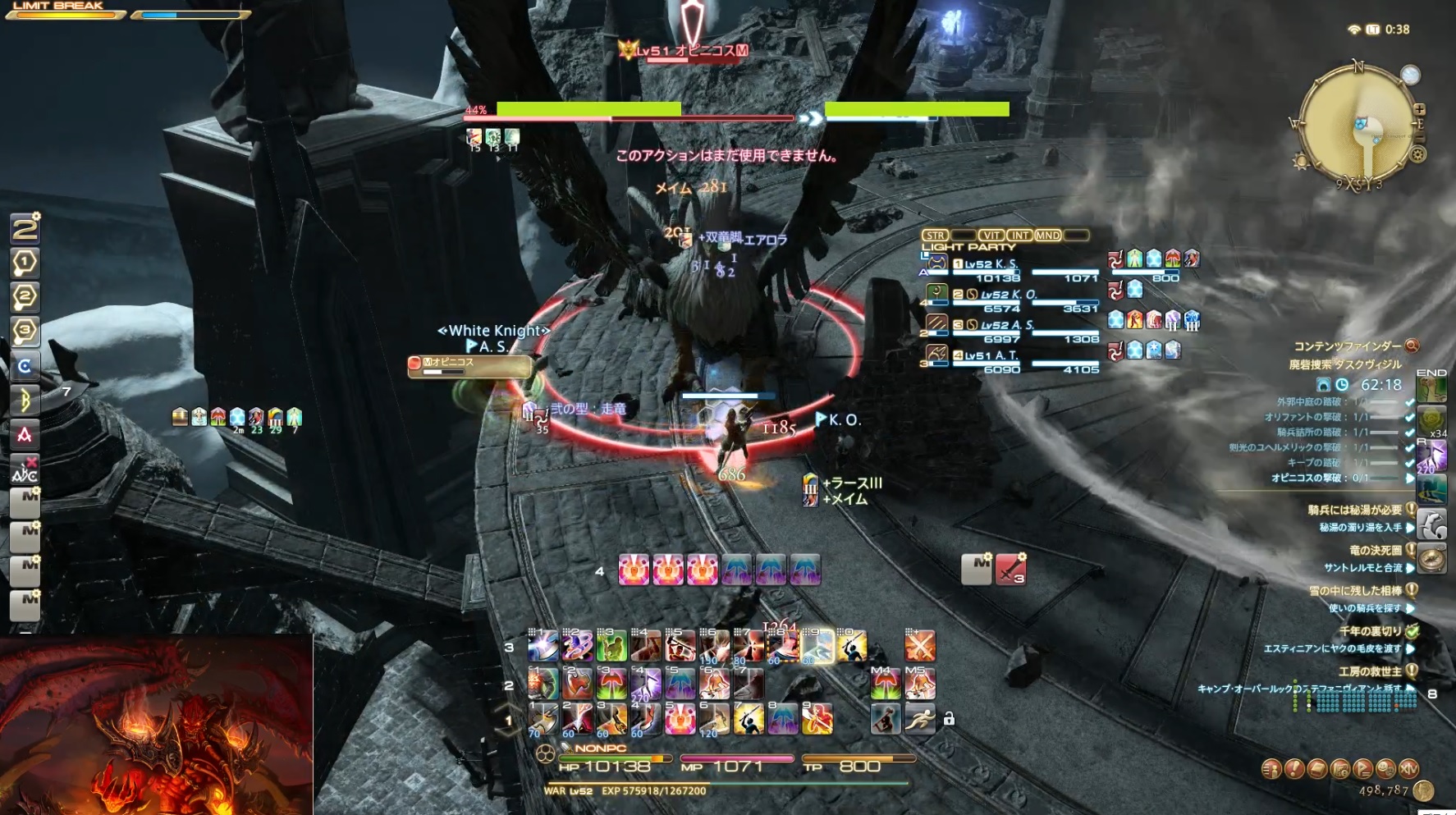Screen dimensions: 1456x815
Task: Use the compass item icon
Action: pos(1432,559)
